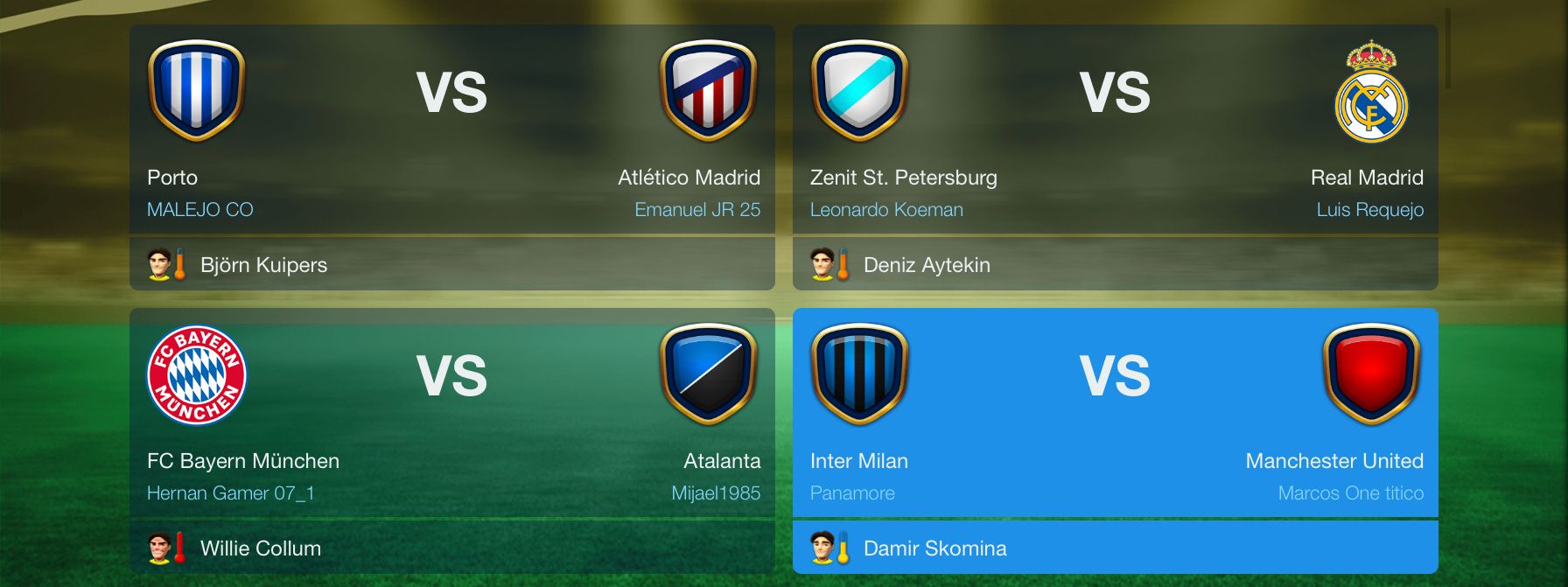The image size is (1568, 587).
Task: Click the Real Madrid club crest
Action: click(x=1370, y=91)
